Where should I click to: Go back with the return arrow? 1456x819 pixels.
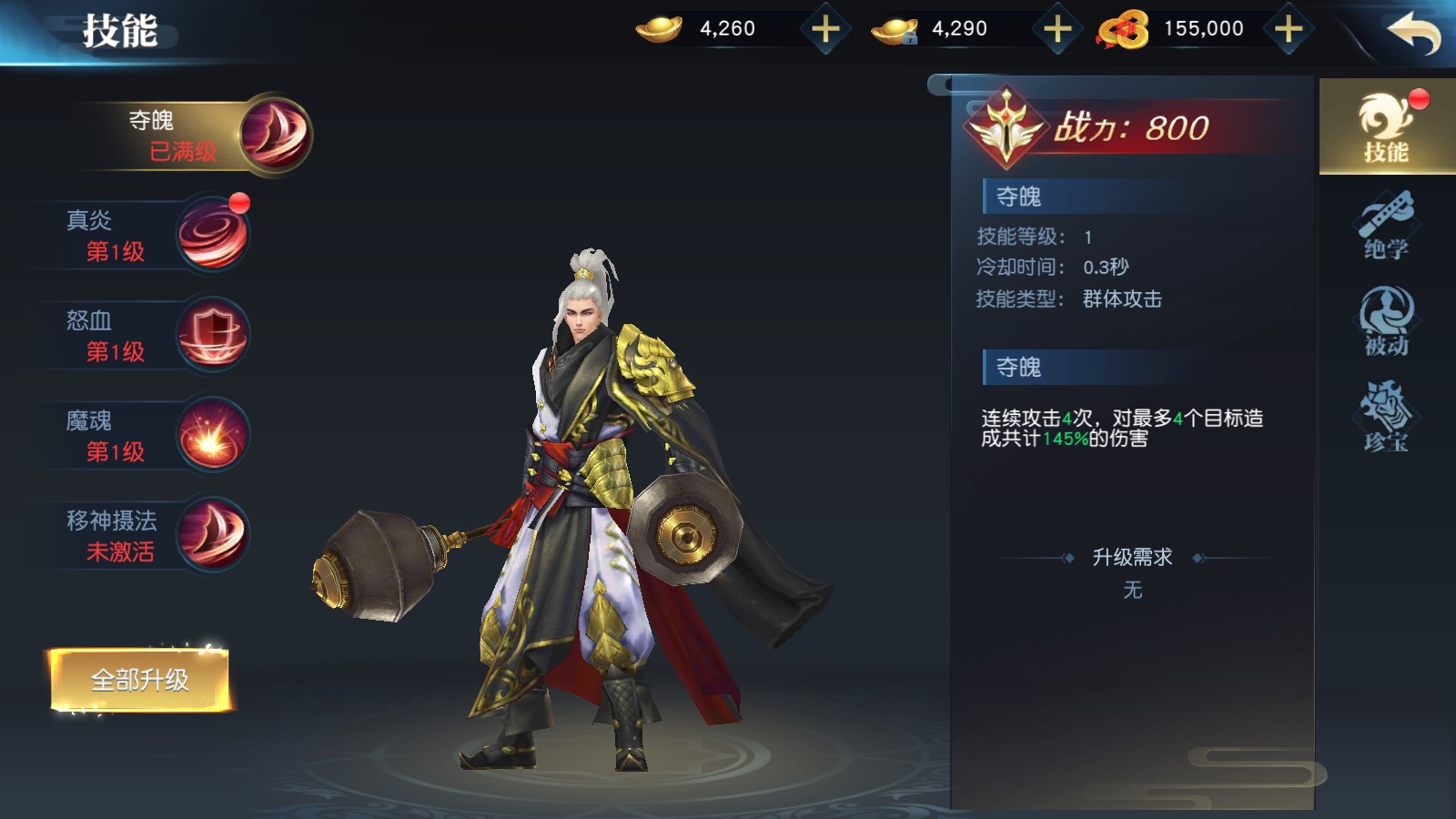point(1413,33)
